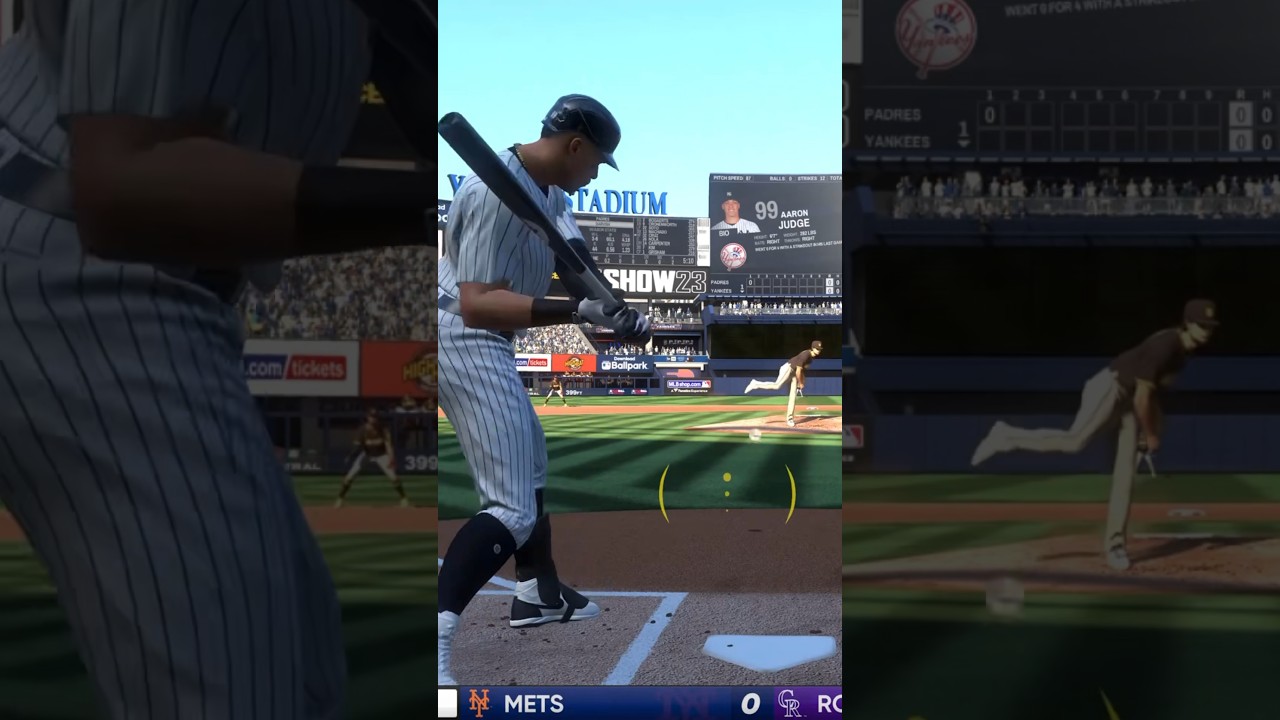Expand the strikes counter display
This screenshot has width=1280, height=720.
pyautogui.click(x=809, y=177)
